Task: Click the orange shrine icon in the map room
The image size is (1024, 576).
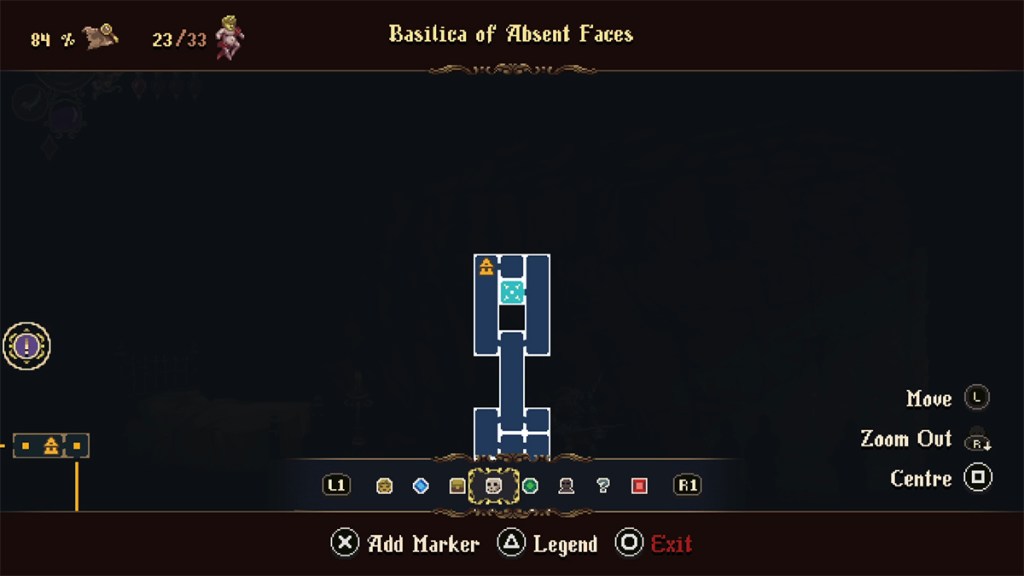Action: pos(486,266)
